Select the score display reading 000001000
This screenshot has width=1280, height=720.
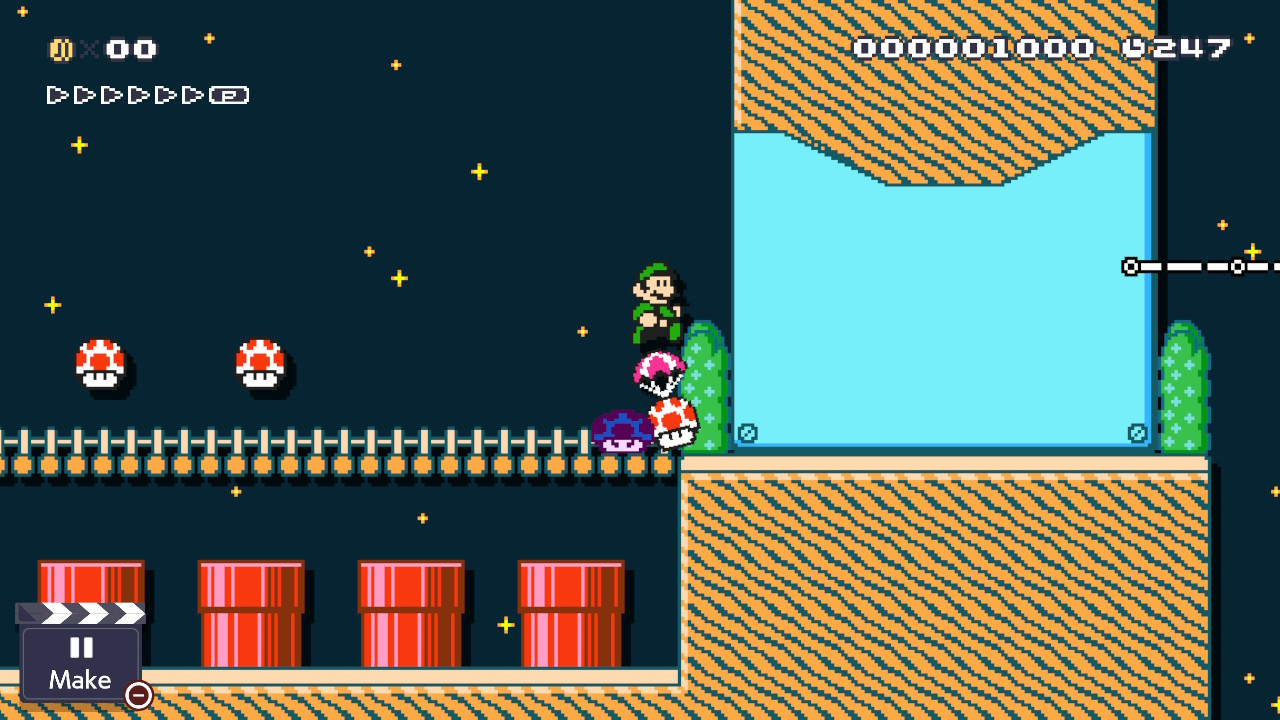tap(975, 46)
